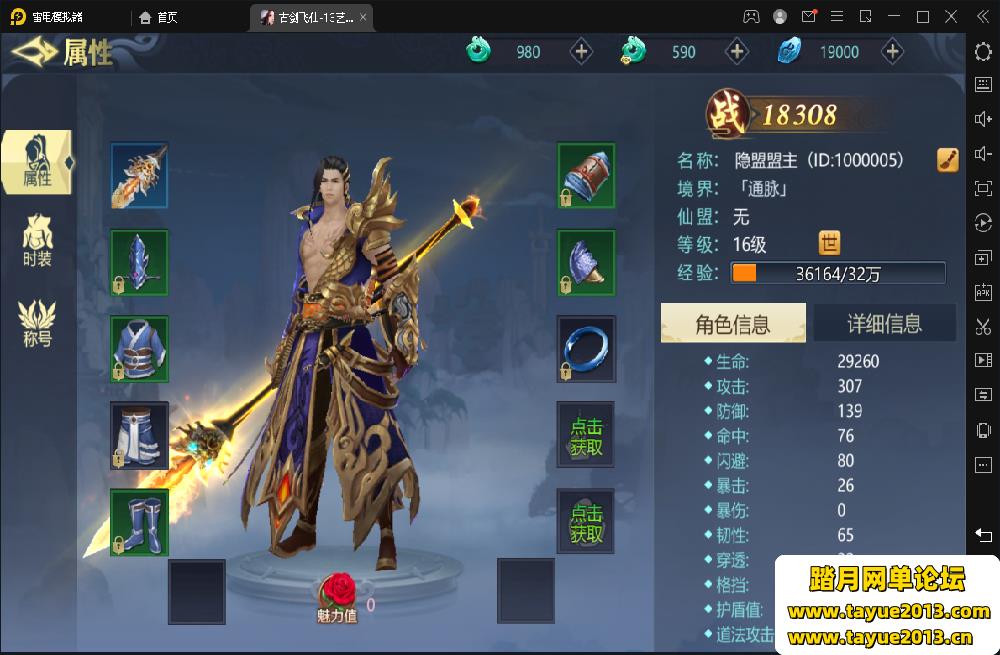
Task: Choose the blue robe armor slot
Action: tap(139, 349)
